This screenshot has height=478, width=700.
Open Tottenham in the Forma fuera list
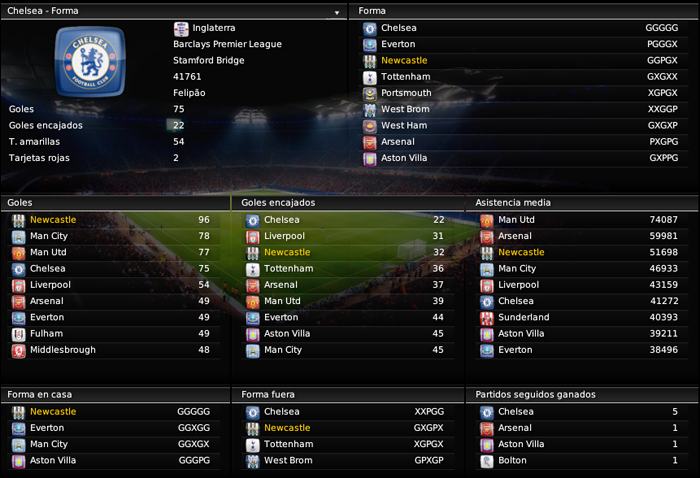[288, 444]
